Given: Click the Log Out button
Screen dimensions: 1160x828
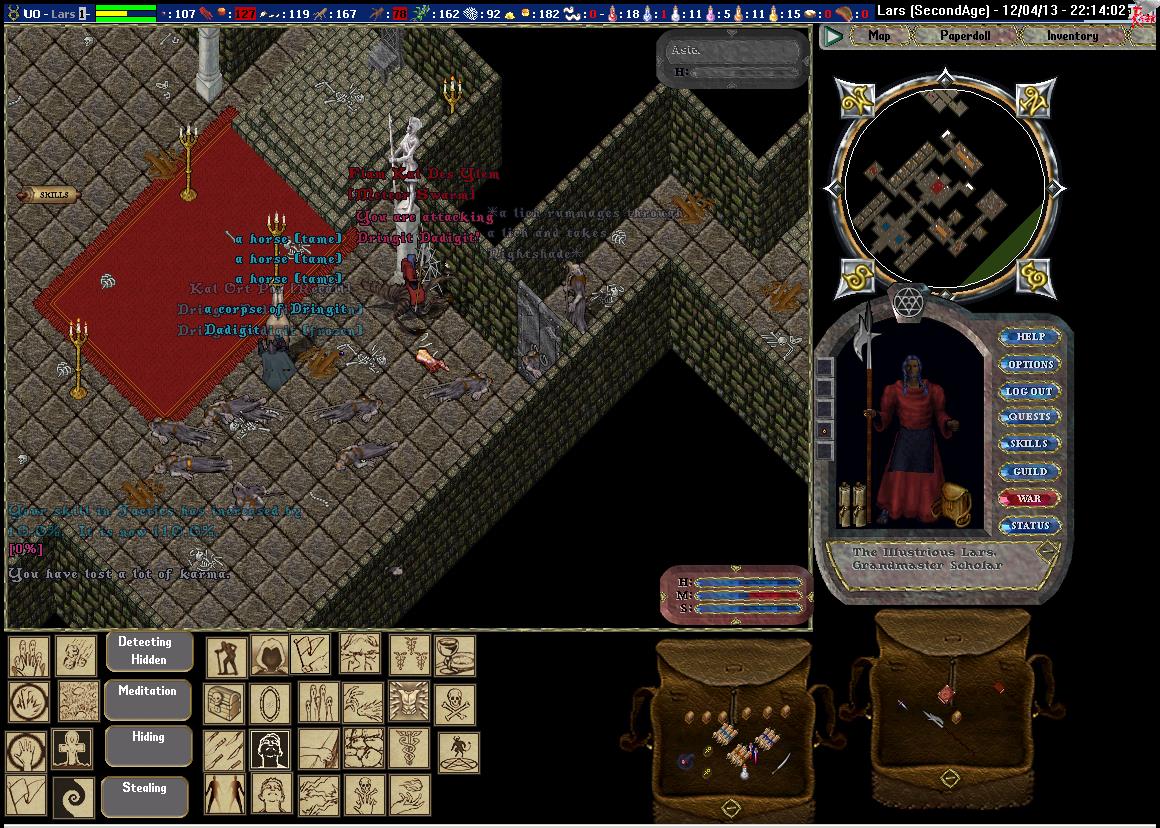Looking at the screenshot, I should click(x=1030, y=391).
